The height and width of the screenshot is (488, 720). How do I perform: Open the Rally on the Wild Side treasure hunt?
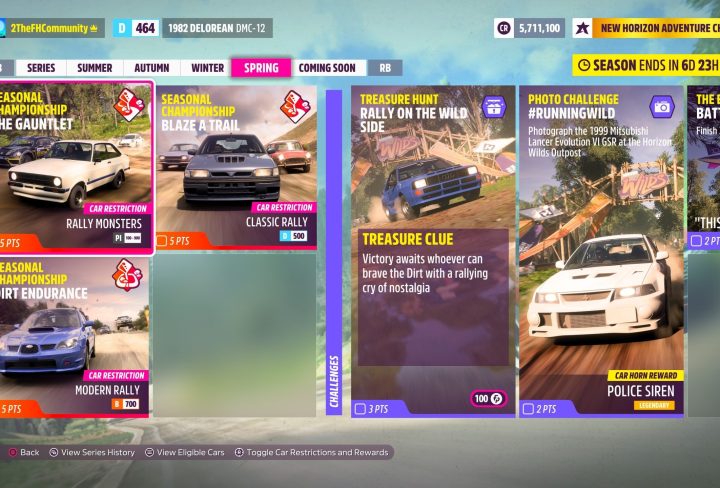click(433, 250)
